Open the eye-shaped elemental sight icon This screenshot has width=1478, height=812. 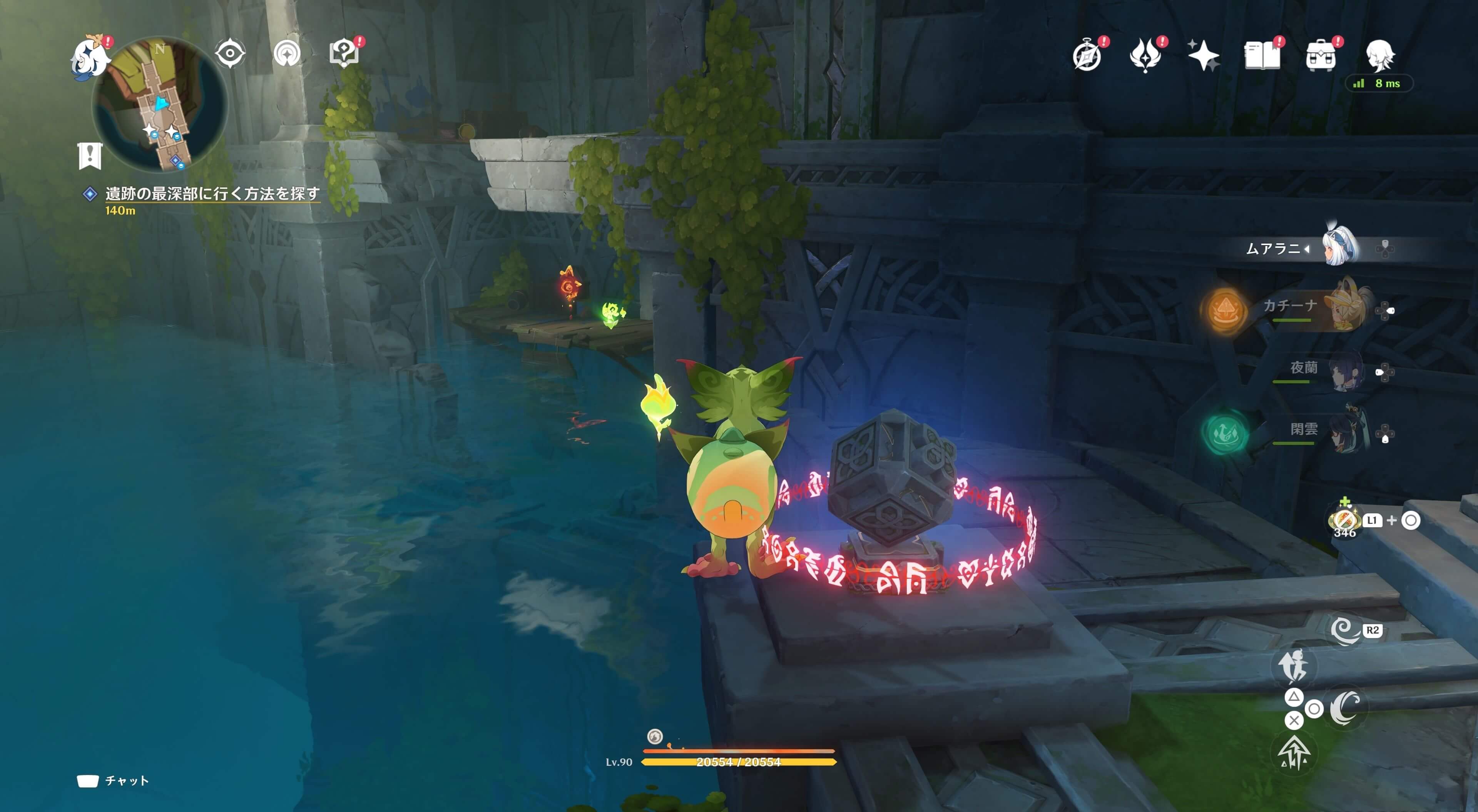[230, 54]
